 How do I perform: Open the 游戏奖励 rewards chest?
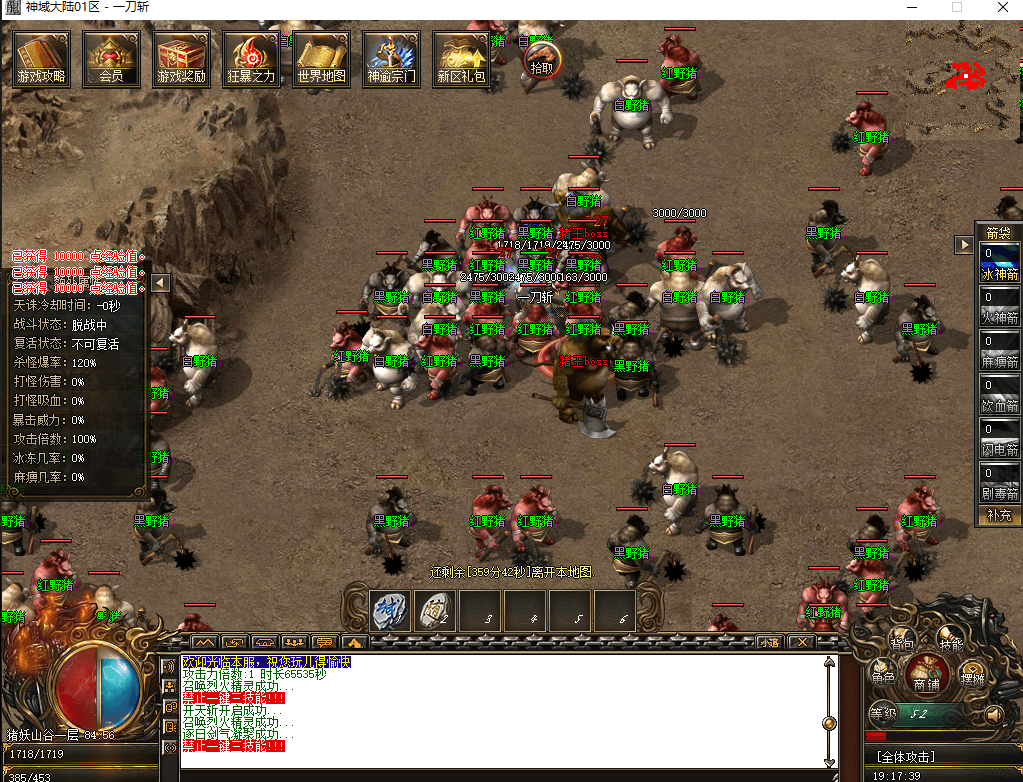click(x=181, y=58)
